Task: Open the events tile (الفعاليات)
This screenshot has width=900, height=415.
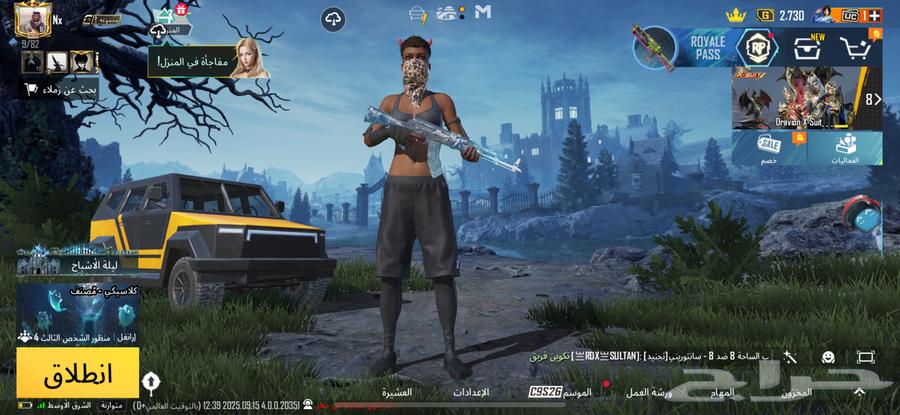Action: [x=845, y=148]
